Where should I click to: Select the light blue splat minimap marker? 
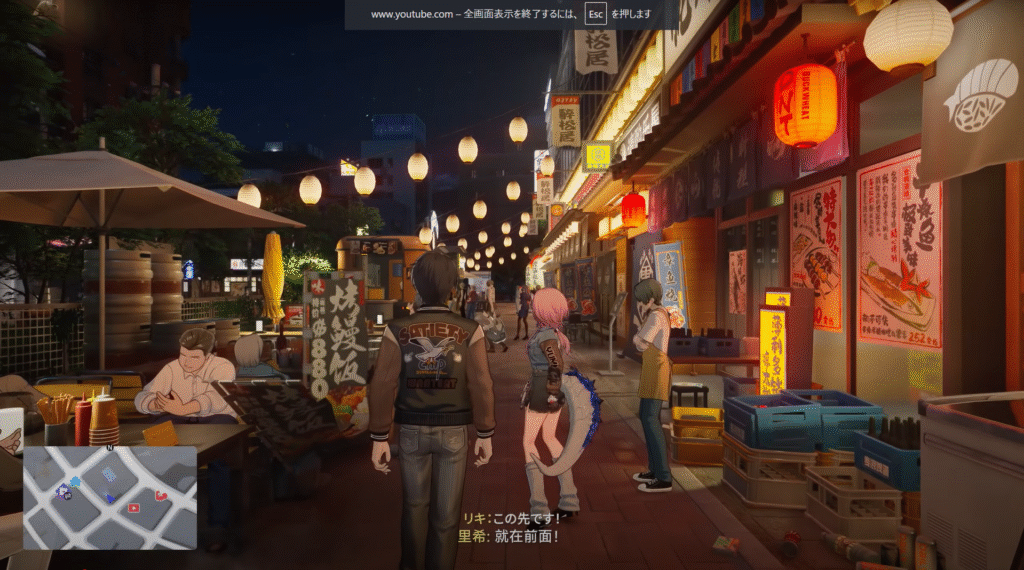pos(75,482)
